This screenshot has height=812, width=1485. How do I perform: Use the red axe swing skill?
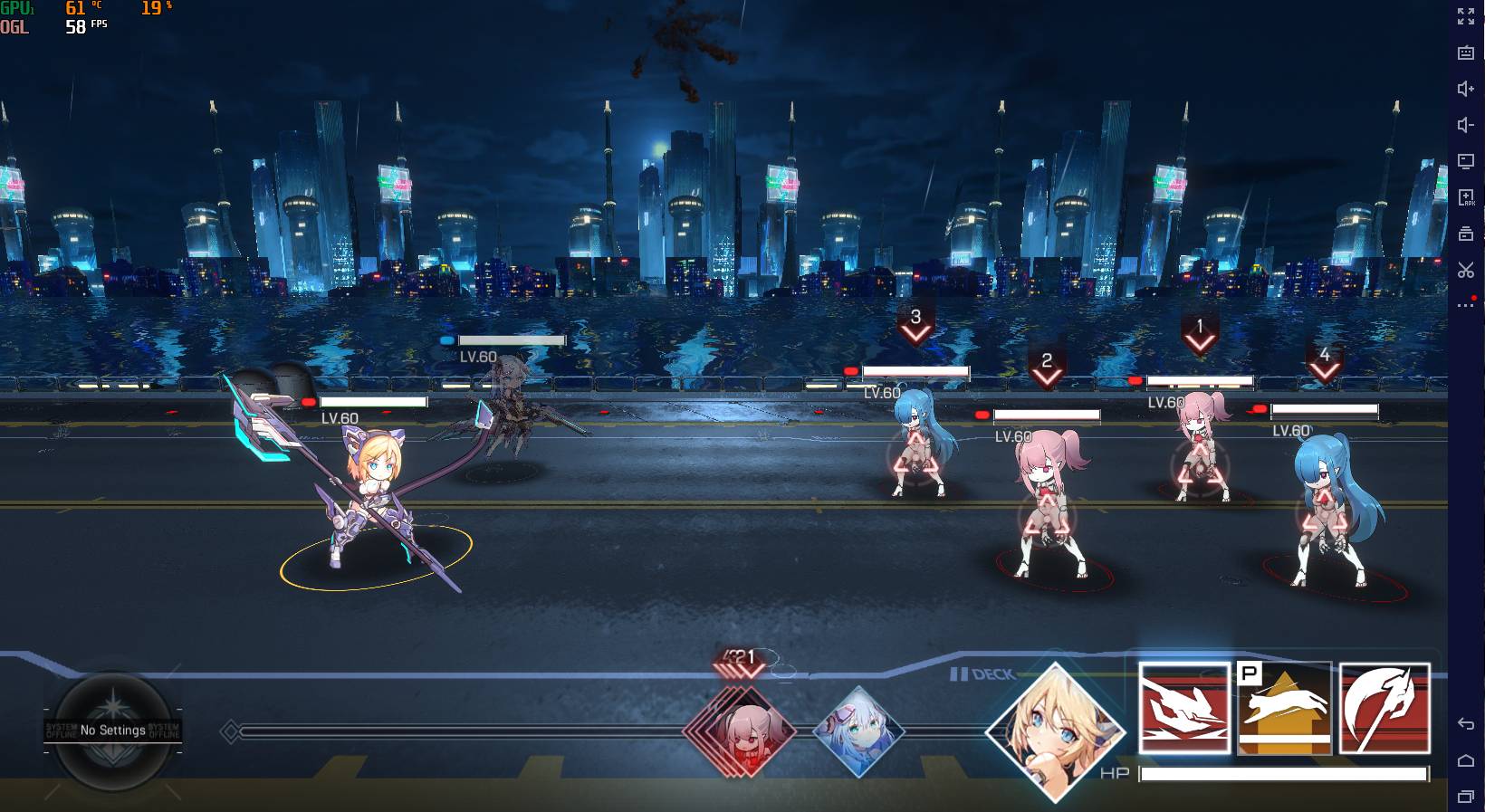[1384, 709]
